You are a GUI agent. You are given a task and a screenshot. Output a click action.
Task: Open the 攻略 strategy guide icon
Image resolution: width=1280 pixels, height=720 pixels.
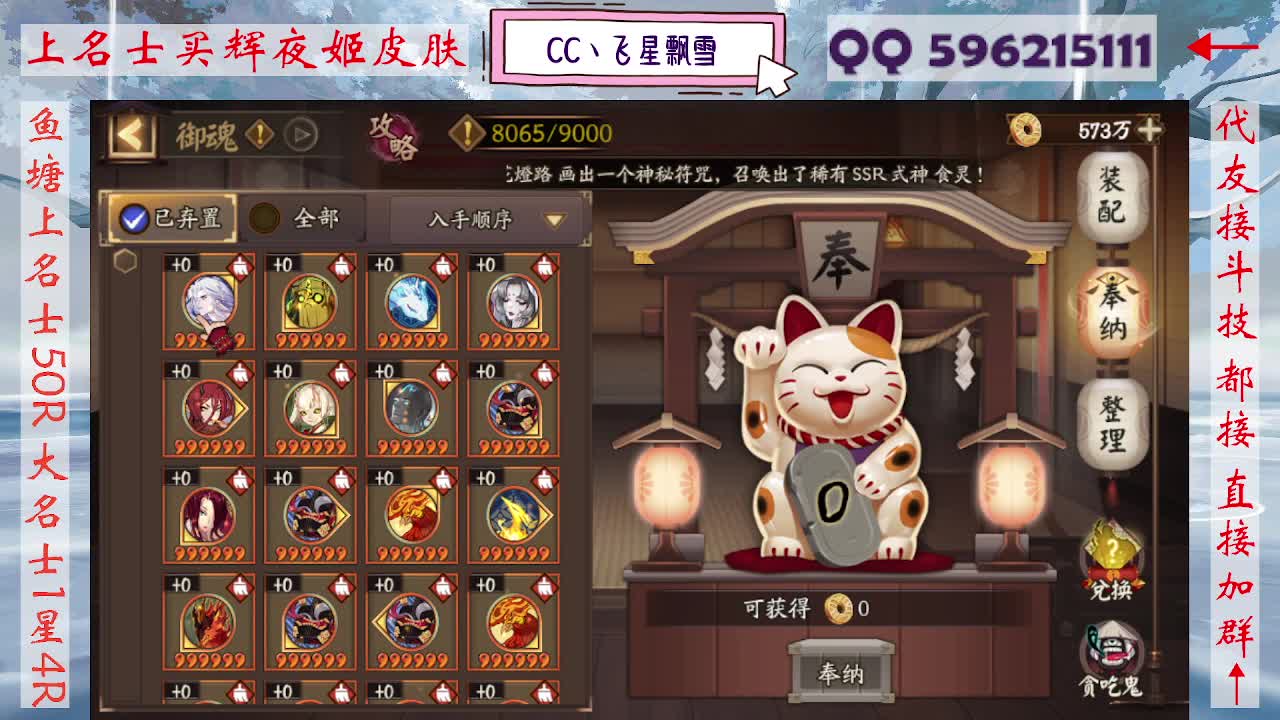coord(392,136)
